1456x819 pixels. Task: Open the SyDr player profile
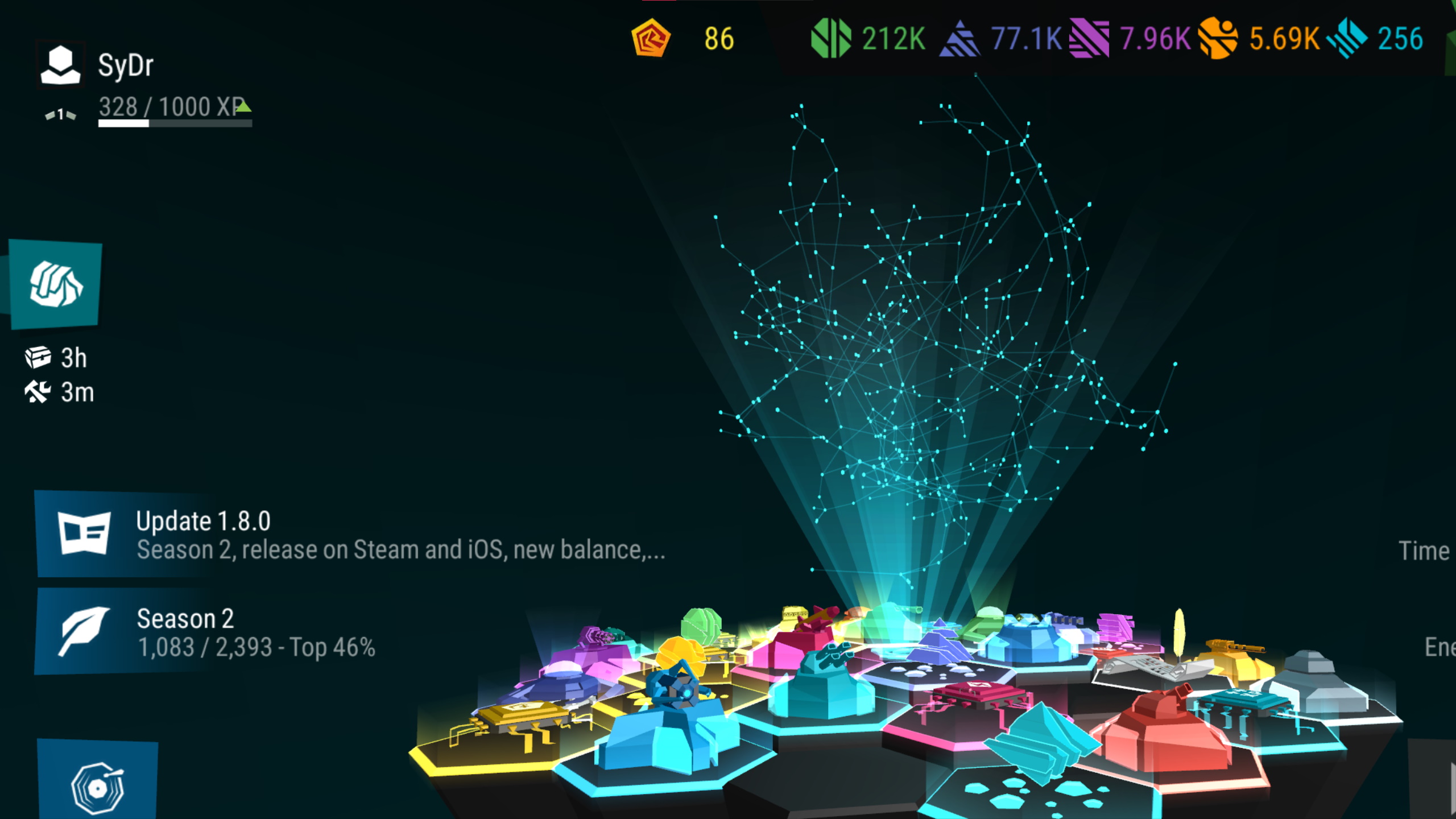click(x=60, y=65)
